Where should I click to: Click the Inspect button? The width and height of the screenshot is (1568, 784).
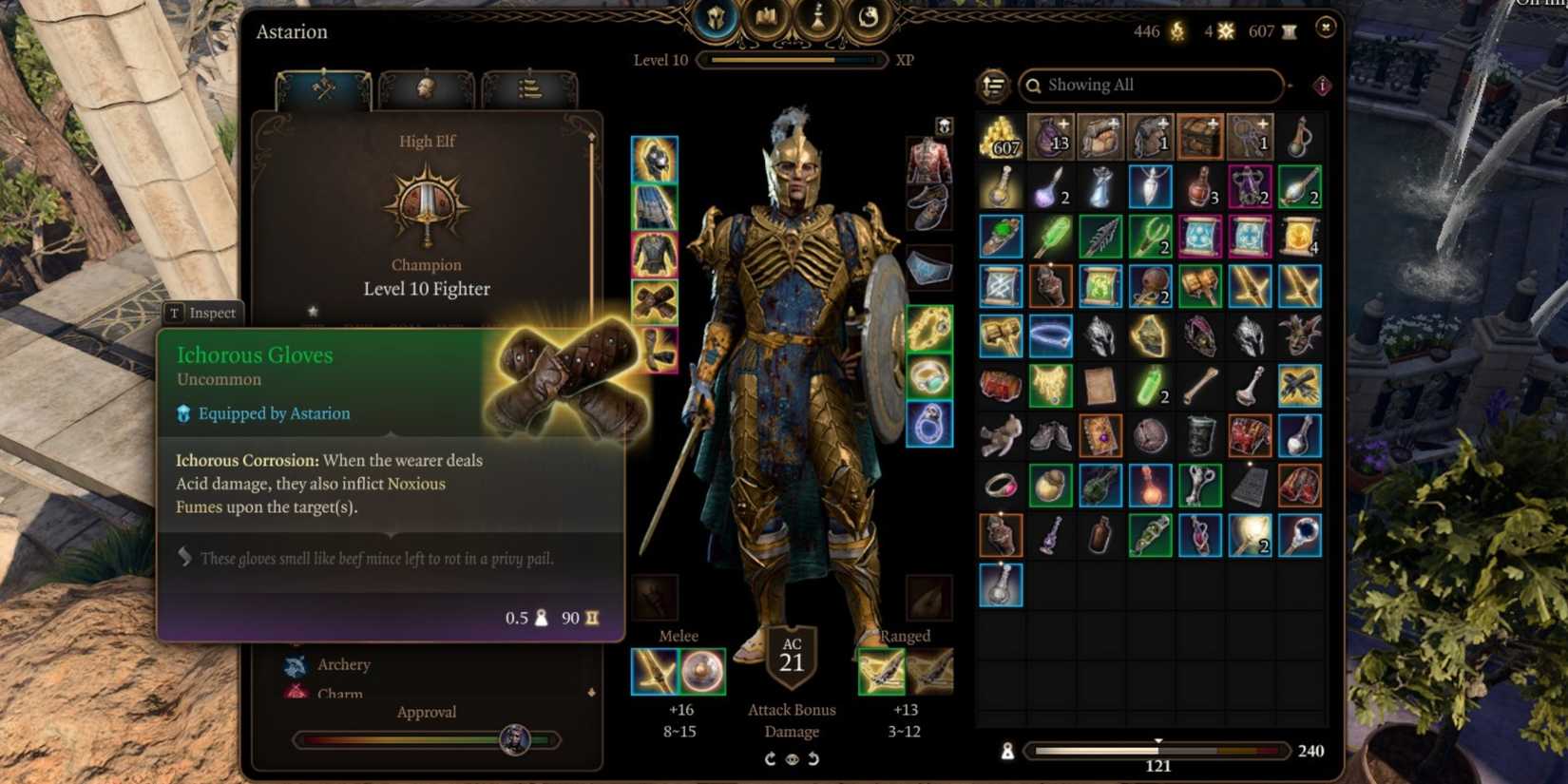tap(202, 313)
